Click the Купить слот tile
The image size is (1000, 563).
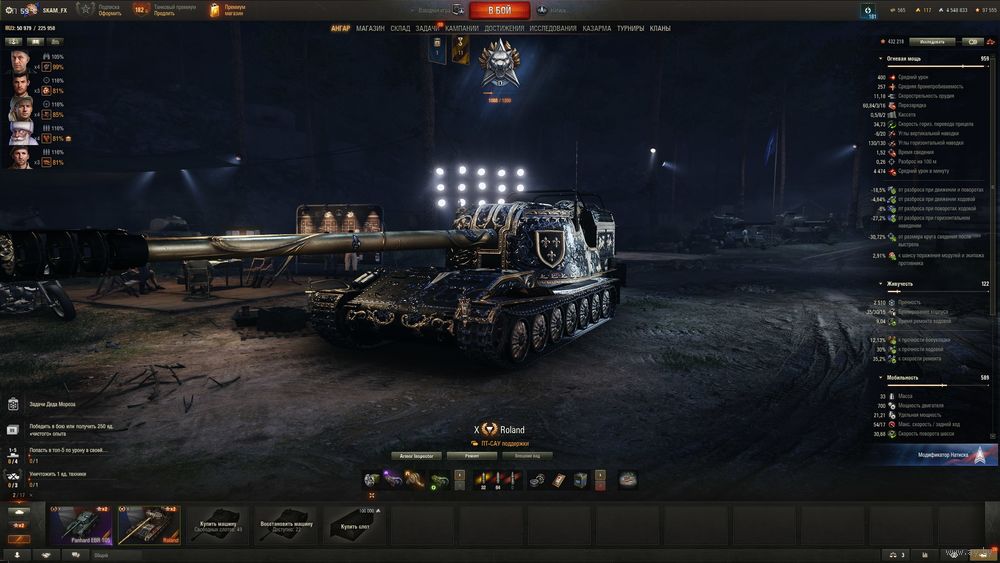click(x=355, y=524)
